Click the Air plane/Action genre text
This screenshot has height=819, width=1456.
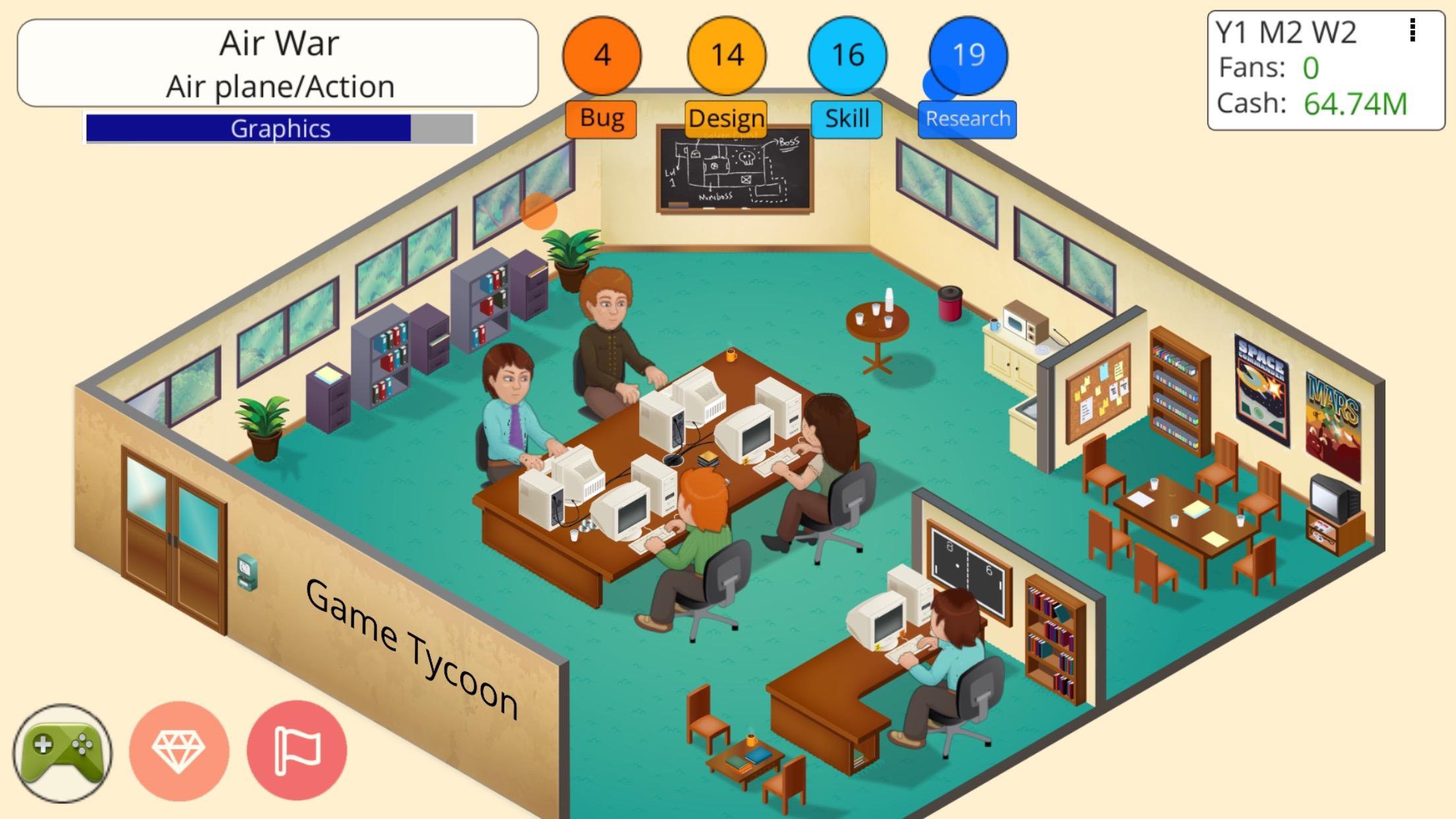click(280, 86)
